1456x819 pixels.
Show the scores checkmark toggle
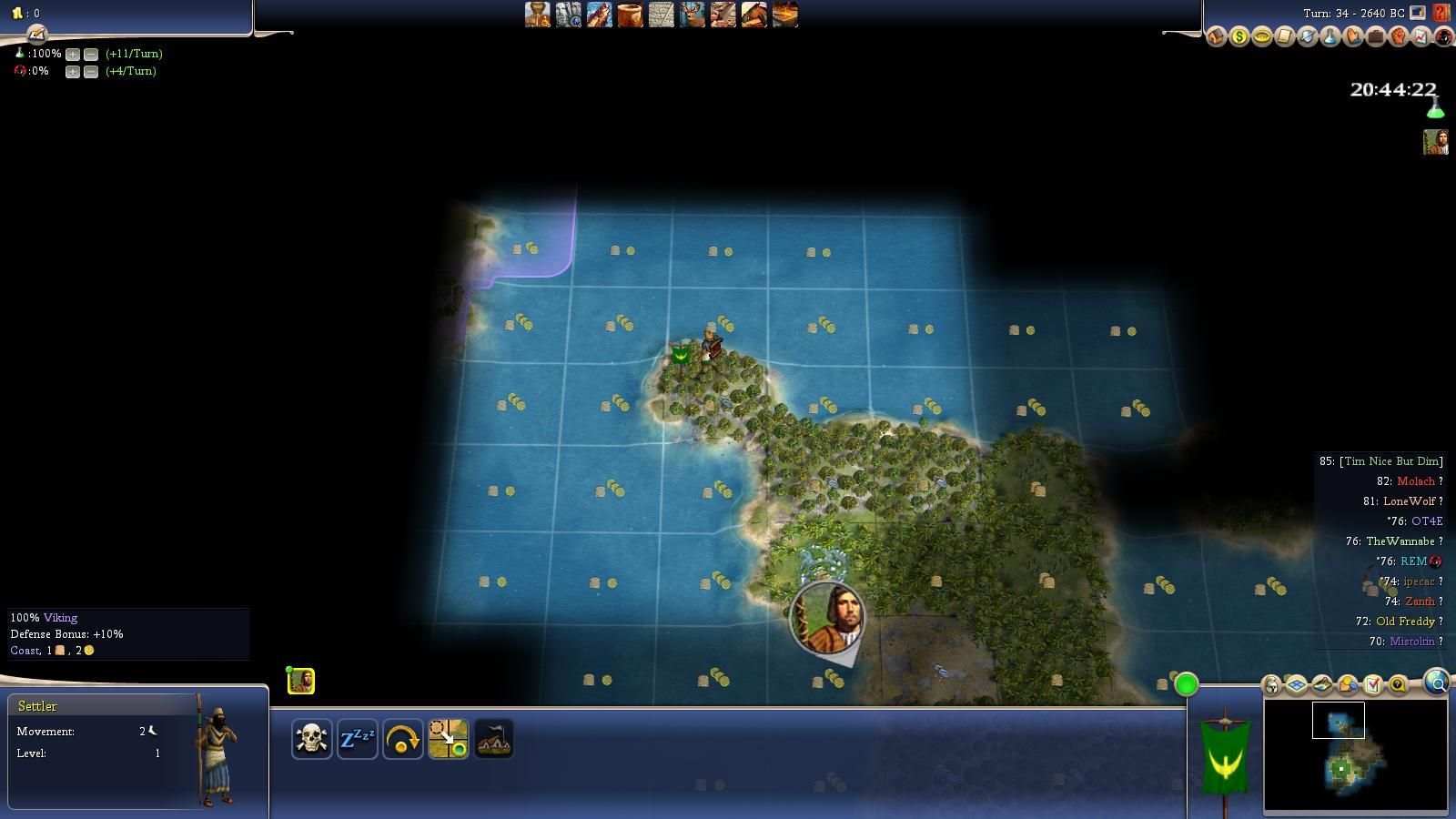coord(1373,684)
